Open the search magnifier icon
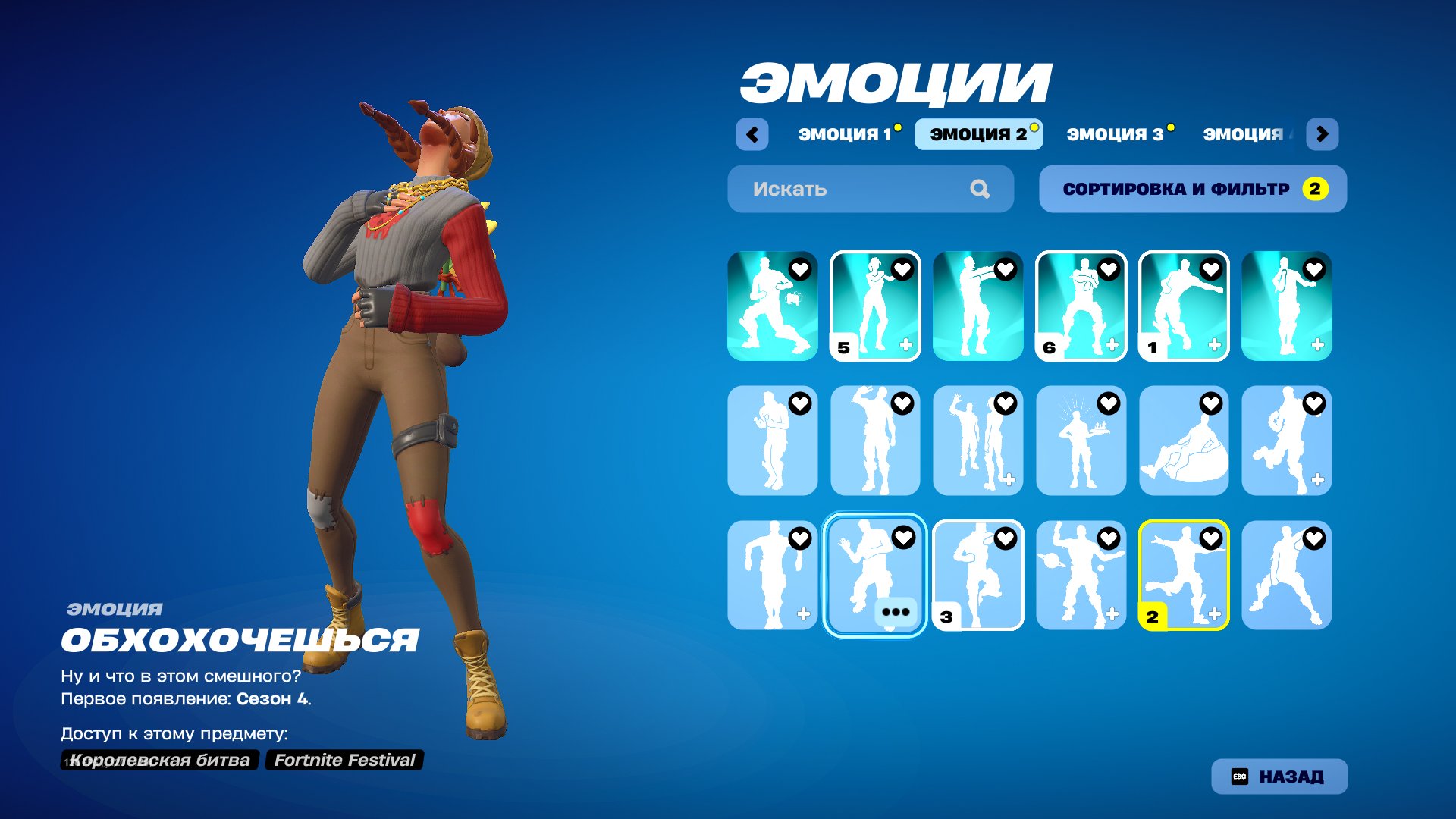This screenshot has height=819, width=1456. tap(982, 189)
